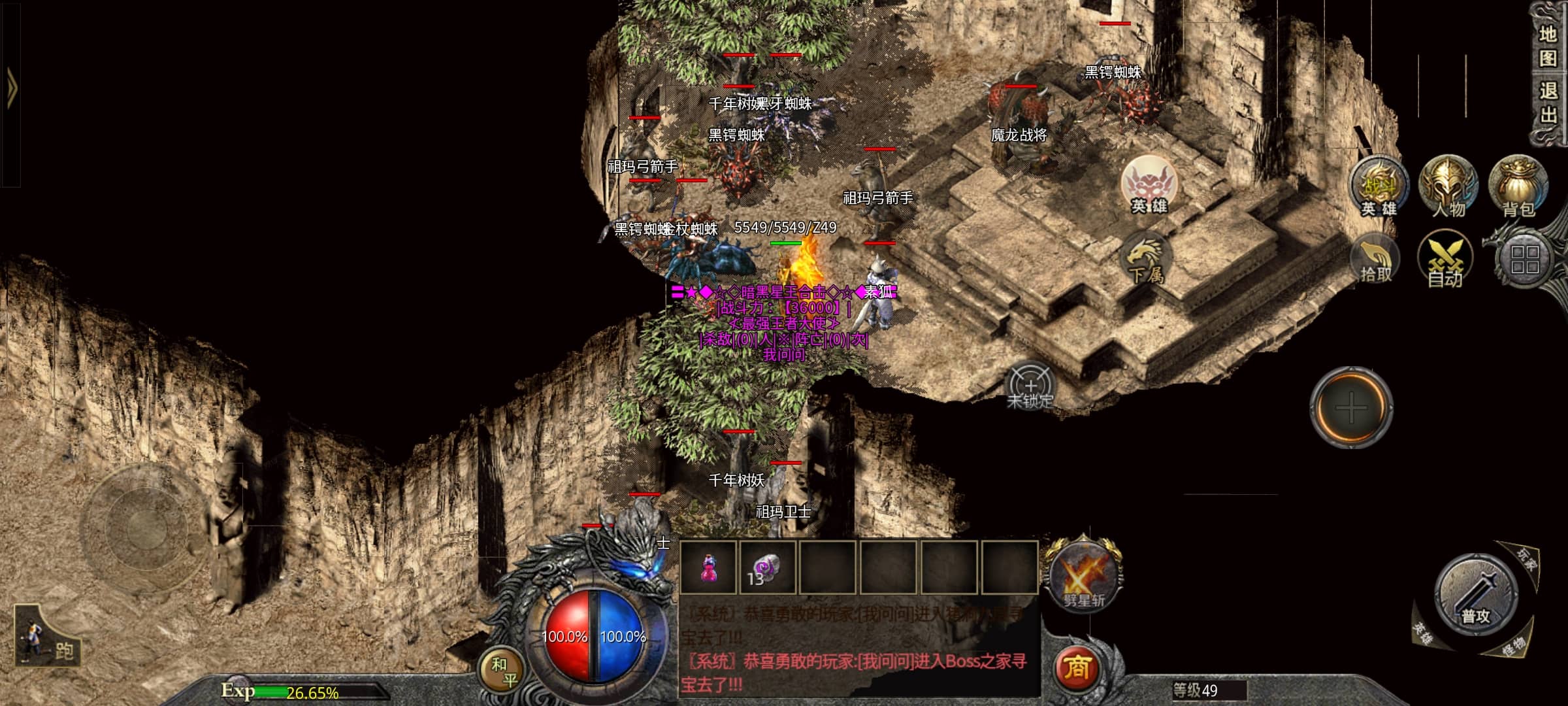Use the 普攻 normal attack button
Viewport: 1568px width, 706px height.
point(1475,595)
